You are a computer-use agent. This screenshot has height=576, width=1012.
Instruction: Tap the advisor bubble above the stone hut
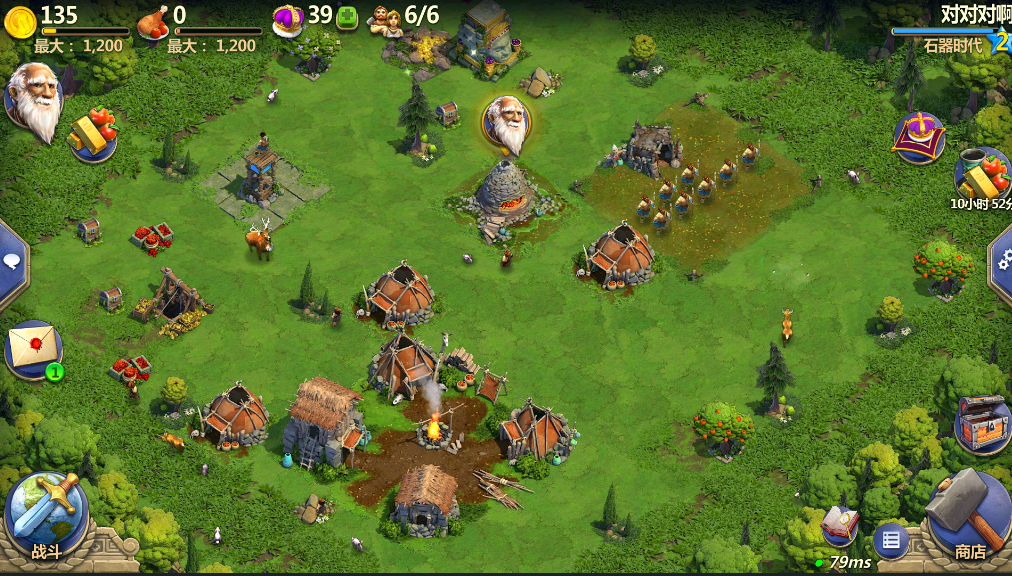point(507,123)
